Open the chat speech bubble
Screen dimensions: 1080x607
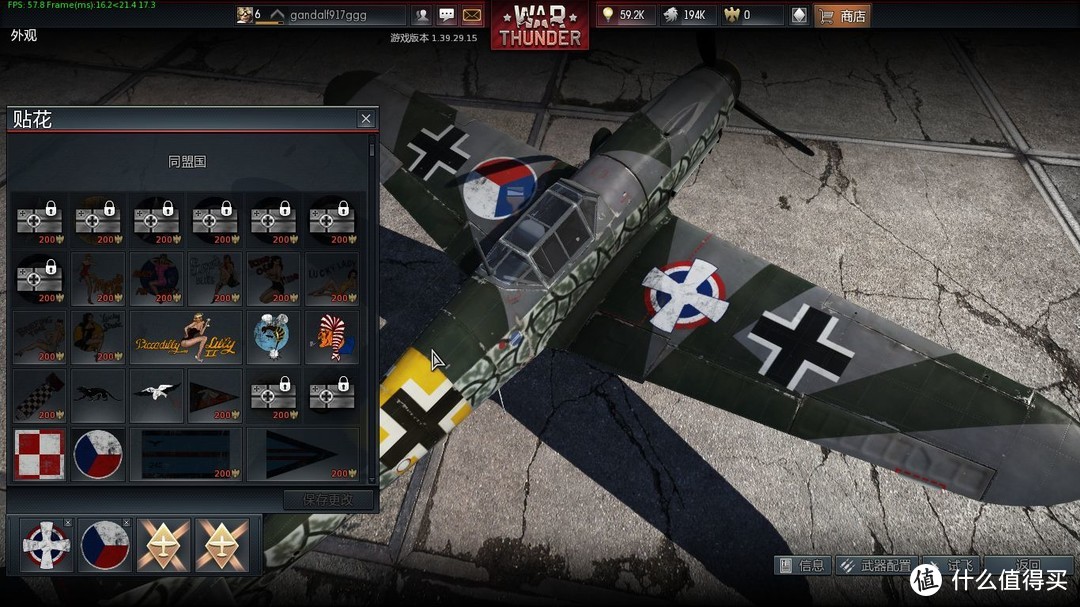[x=447, y=15]
